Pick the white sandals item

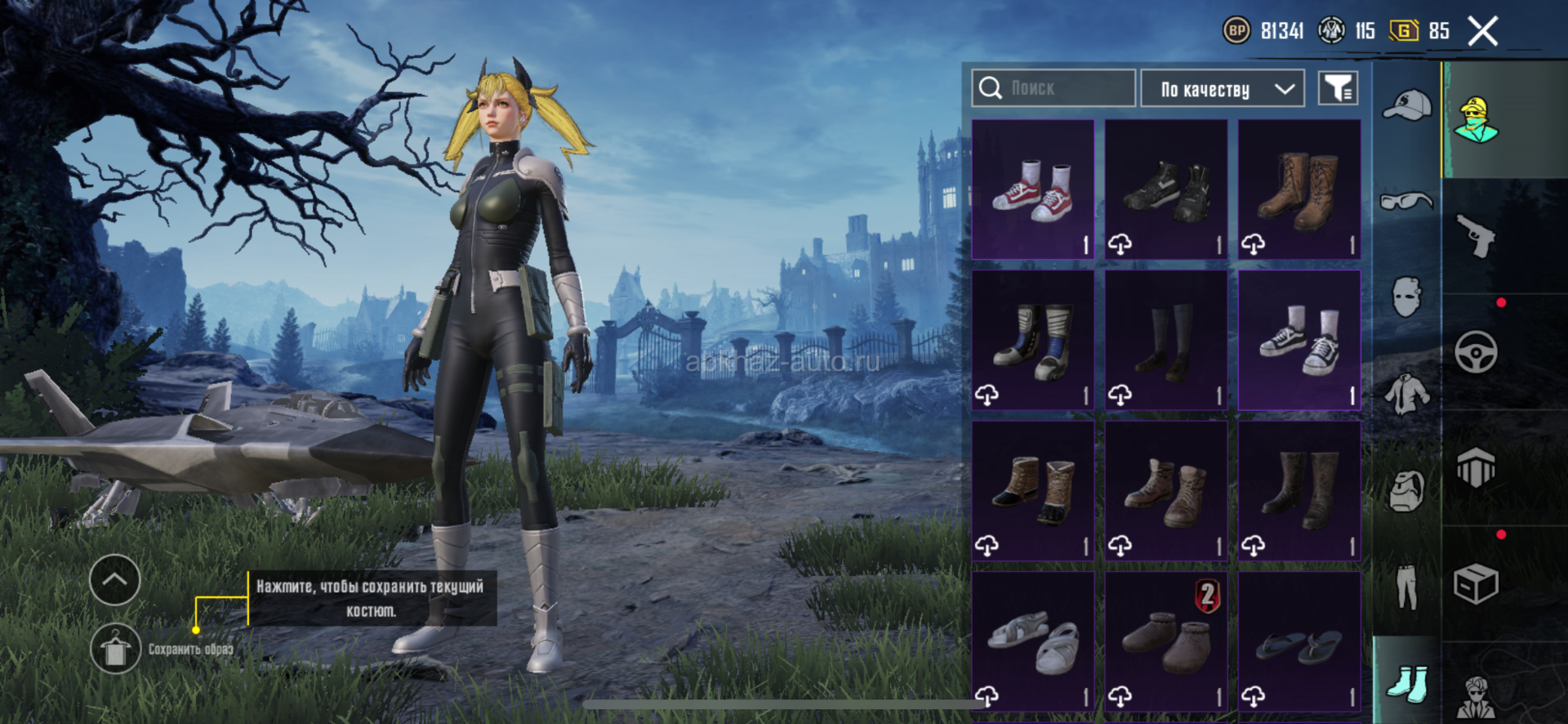(x=1033, y=641)
